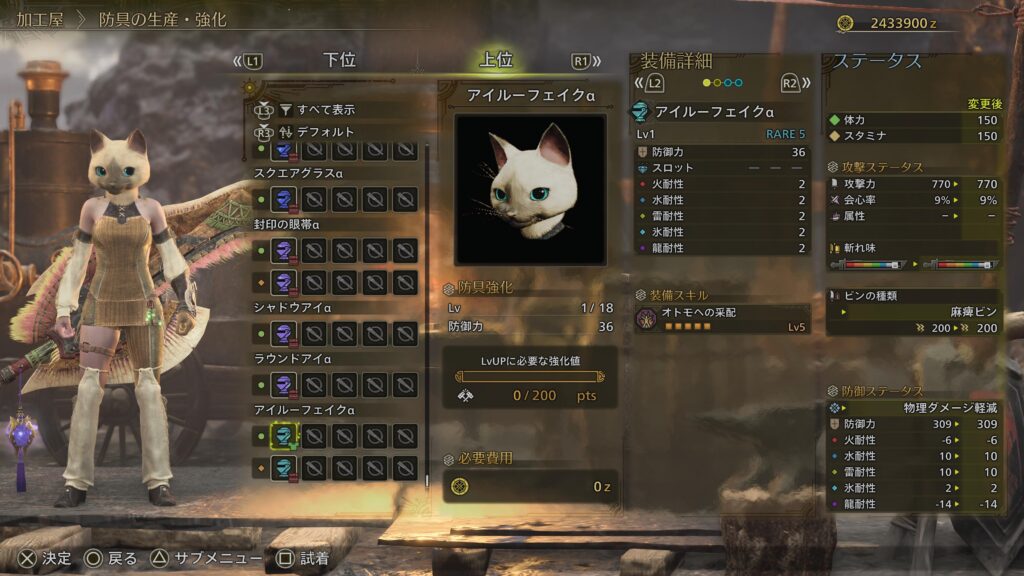Click the cat mask preview image
Image resolution: width=1024 pixels, height=576 pixels.
tap(530, 190)
